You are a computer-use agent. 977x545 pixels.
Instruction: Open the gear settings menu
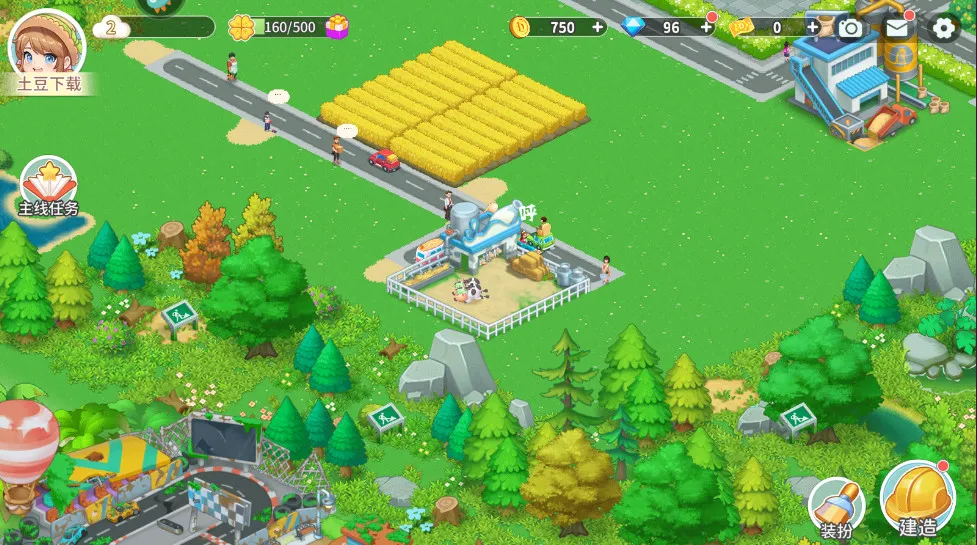point(943,27)
